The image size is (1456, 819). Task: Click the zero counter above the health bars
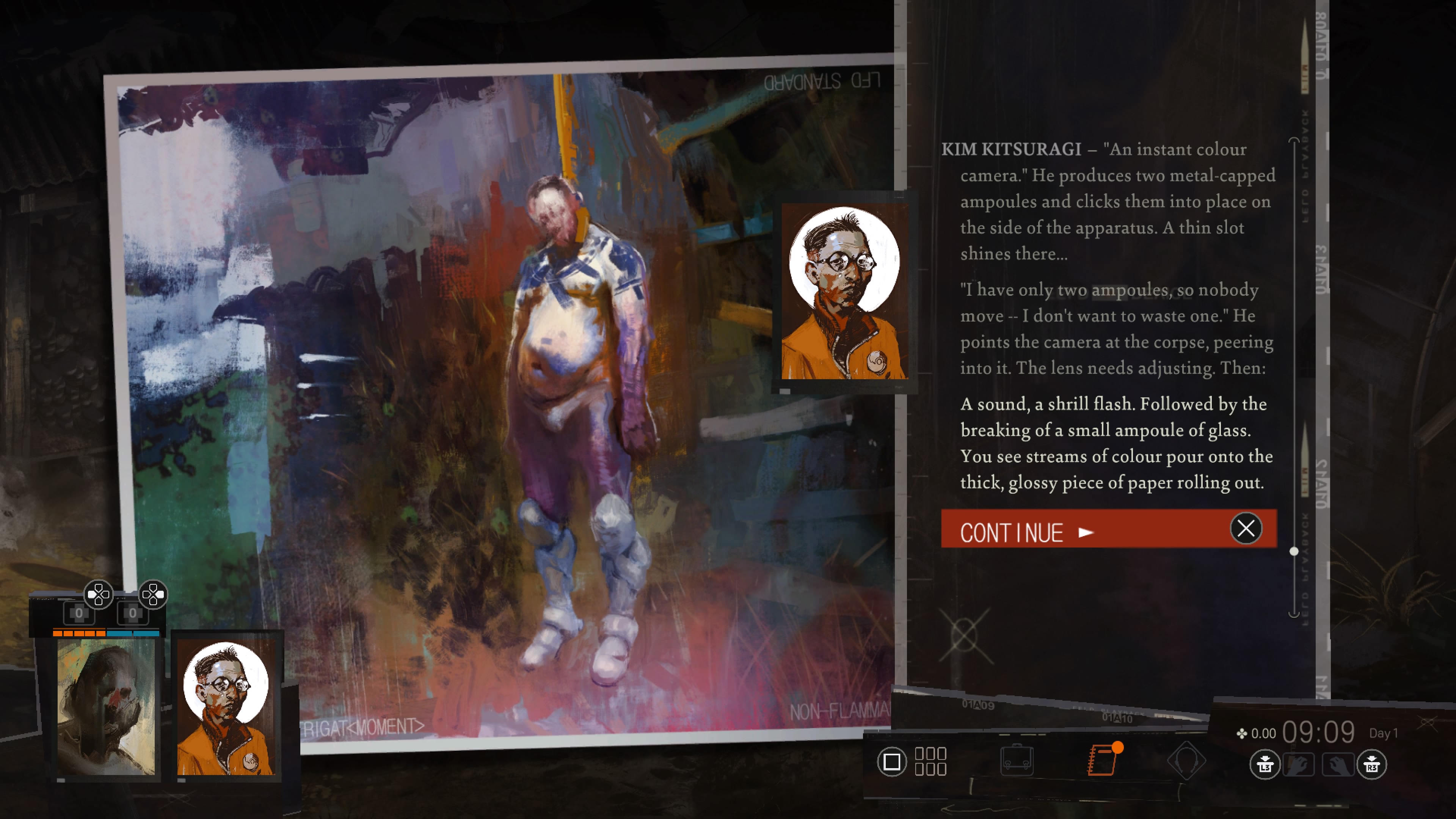pos(79,614)
